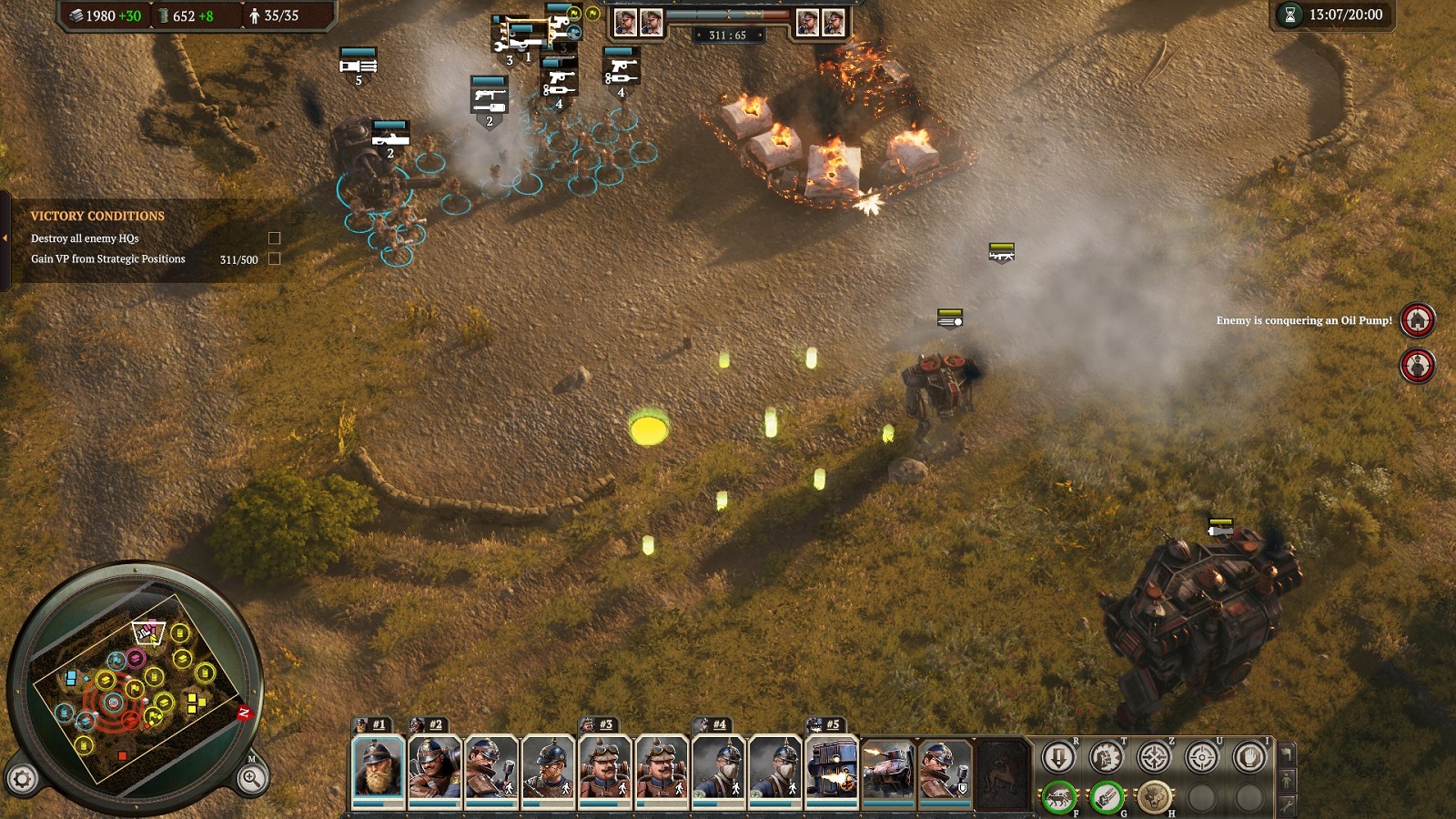1456x819 pixels.
Task: Click the minimap magnifier zoom button
Action: (252, 778)
